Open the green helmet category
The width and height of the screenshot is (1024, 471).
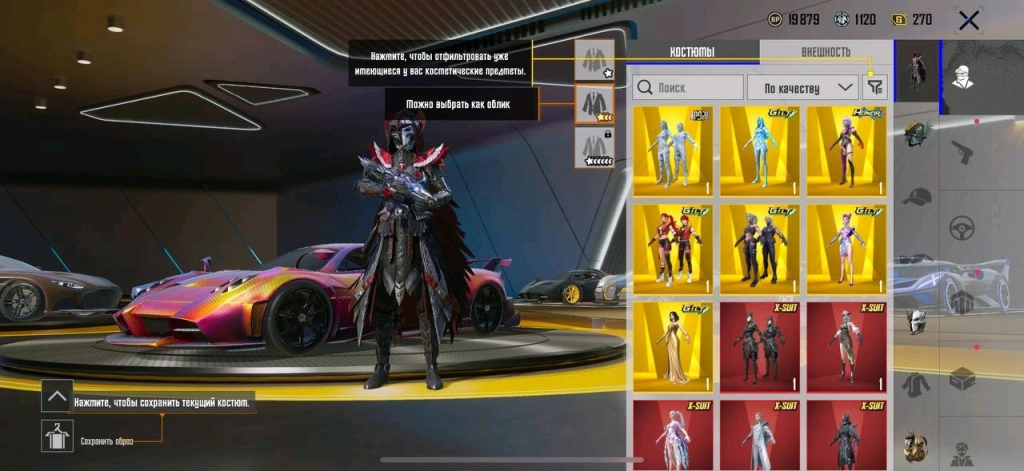(x=915, y=134)
